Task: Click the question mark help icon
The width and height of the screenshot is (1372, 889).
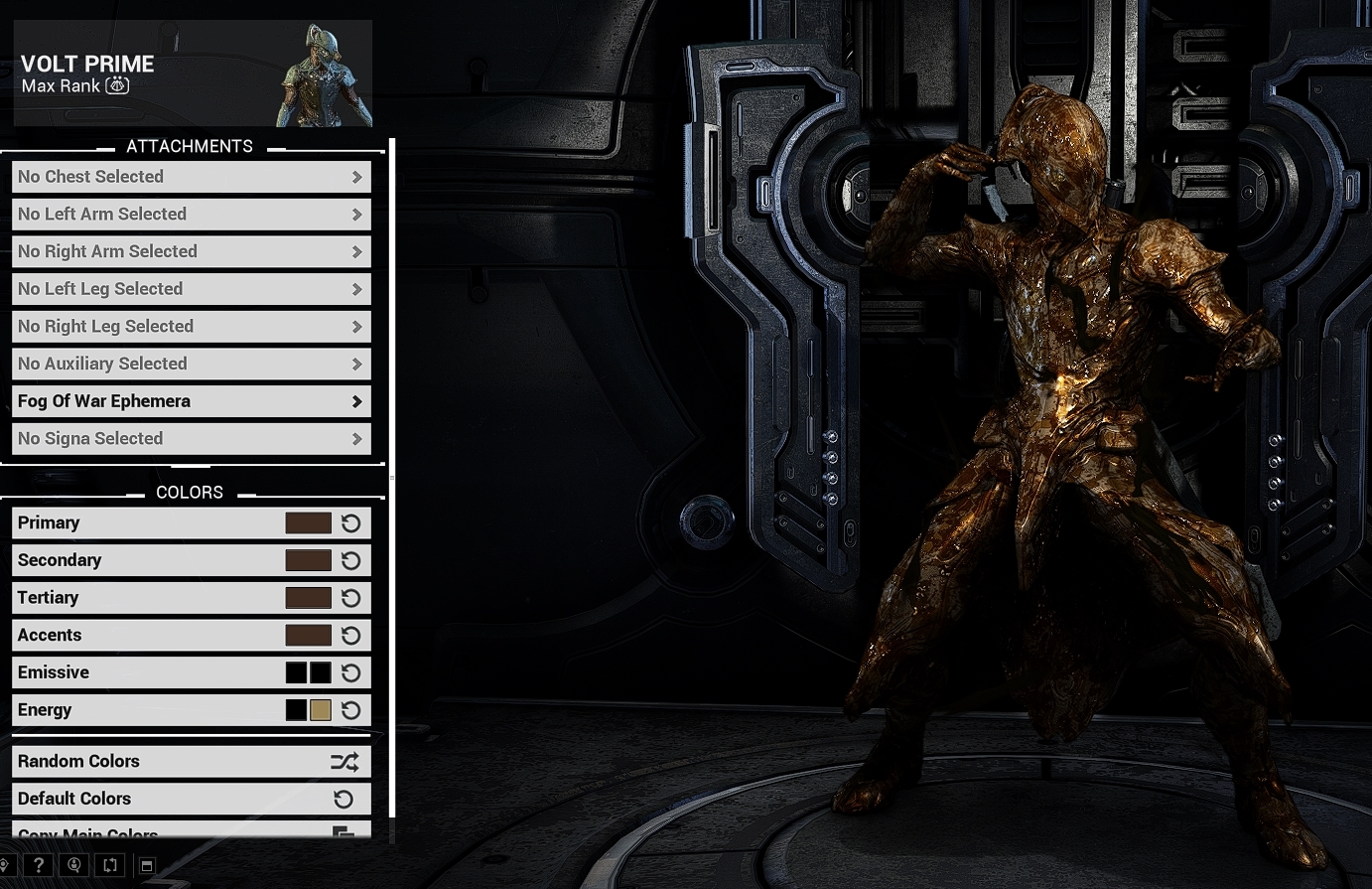Action: tap(39, 865)
